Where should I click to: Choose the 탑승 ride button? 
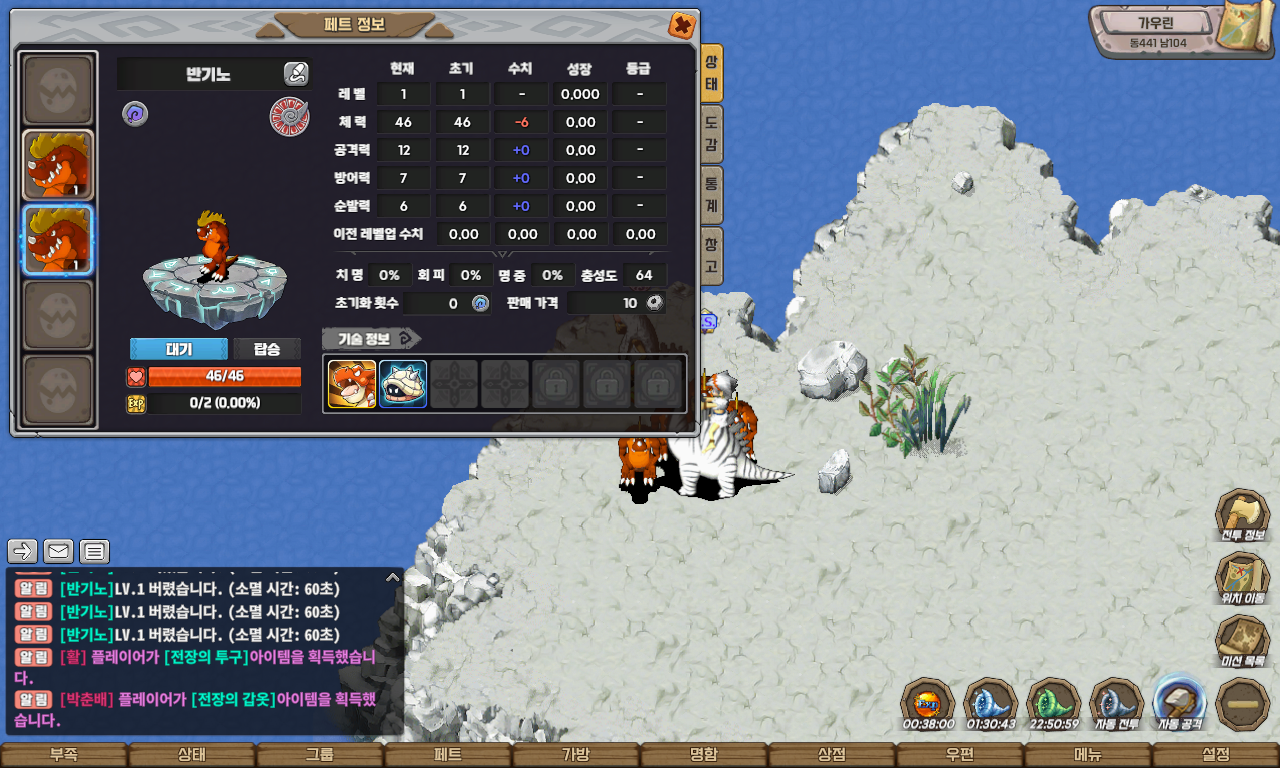tap(267, 349)
